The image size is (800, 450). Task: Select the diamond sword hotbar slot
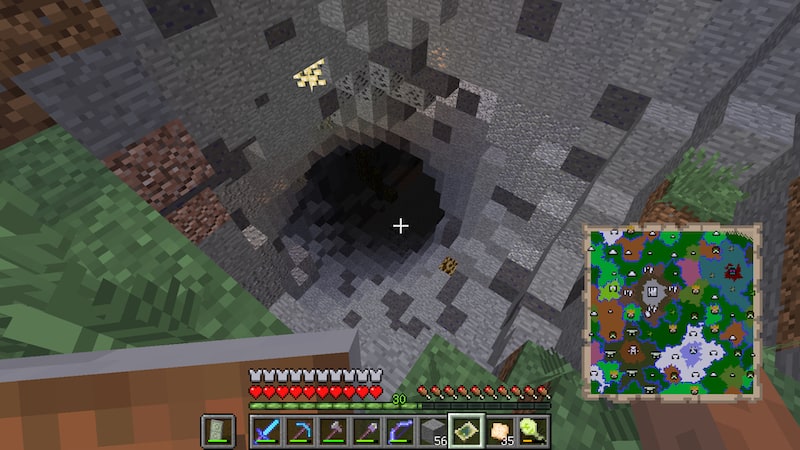pos(265,432)
